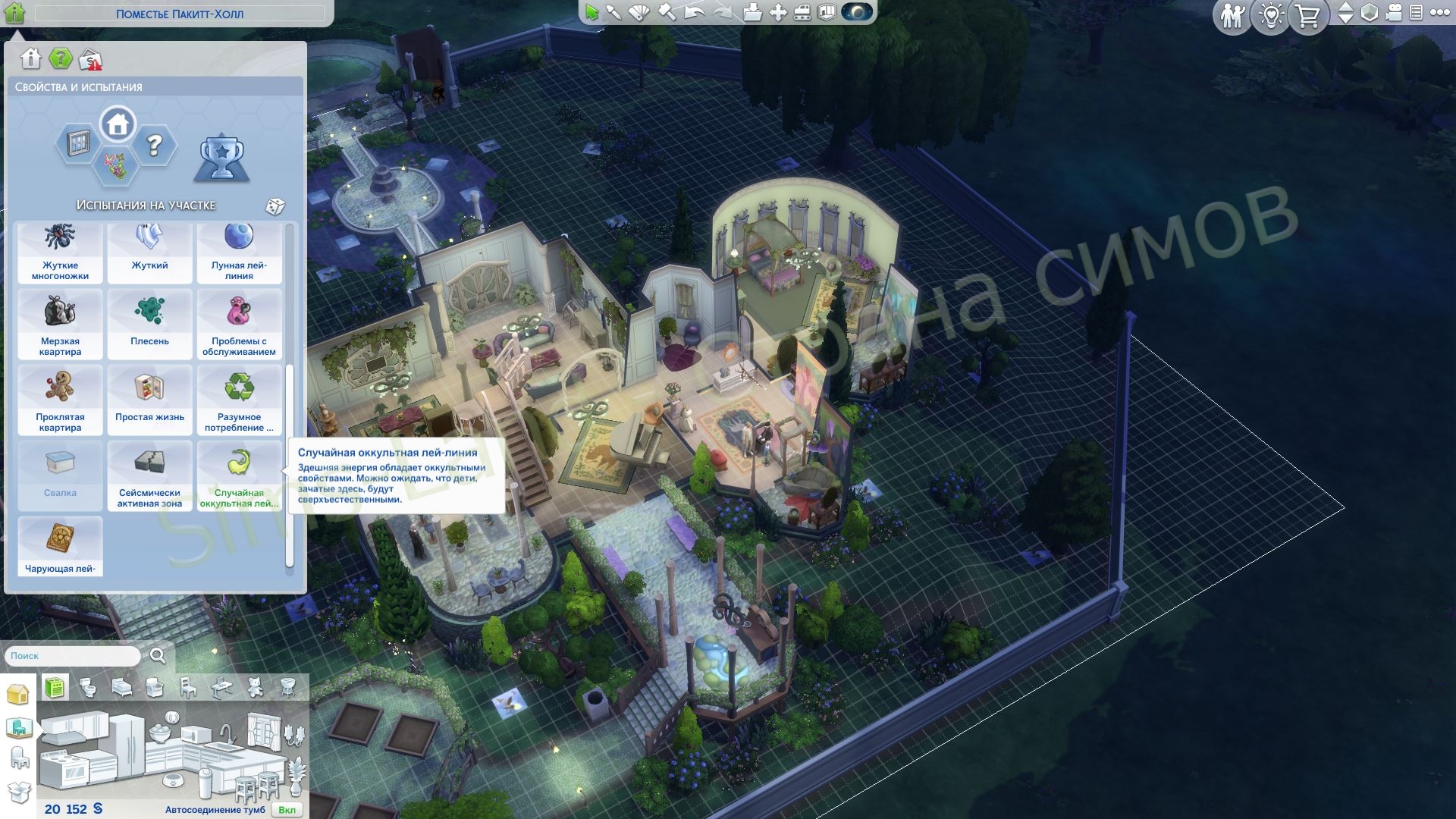Pick the Простая жизнь lot challenge
Screen dimensions: 1456x819
[x=149, y=400]
